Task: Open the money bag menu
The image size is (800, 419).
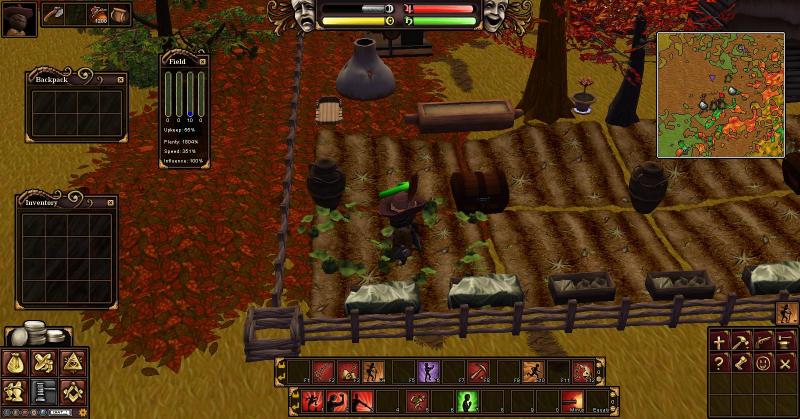Action: click(x=16, y=363)
